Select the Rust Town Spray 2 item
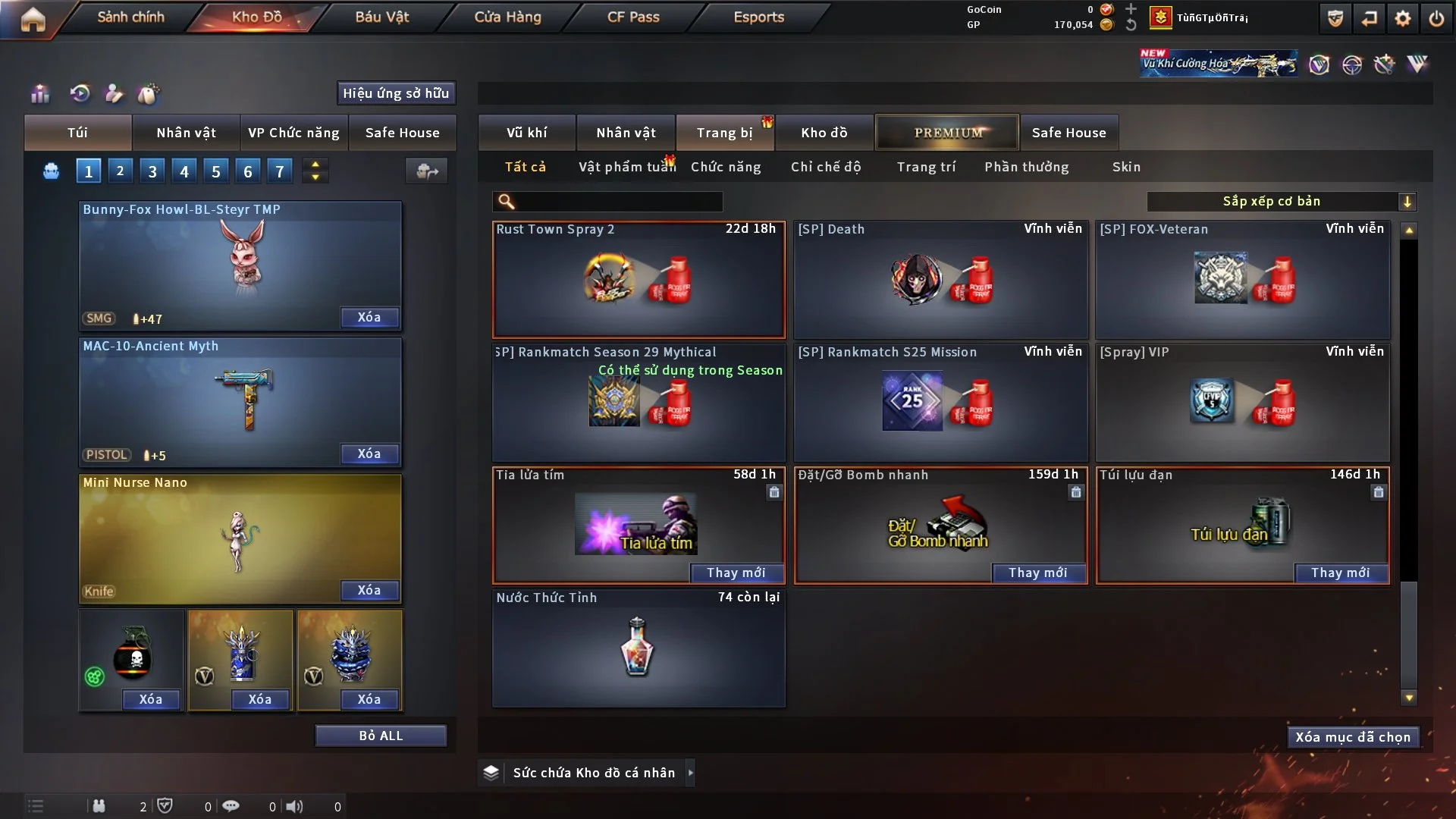Screen dimensions: 1456x819 pyautogui.click(x=639, y=279)
